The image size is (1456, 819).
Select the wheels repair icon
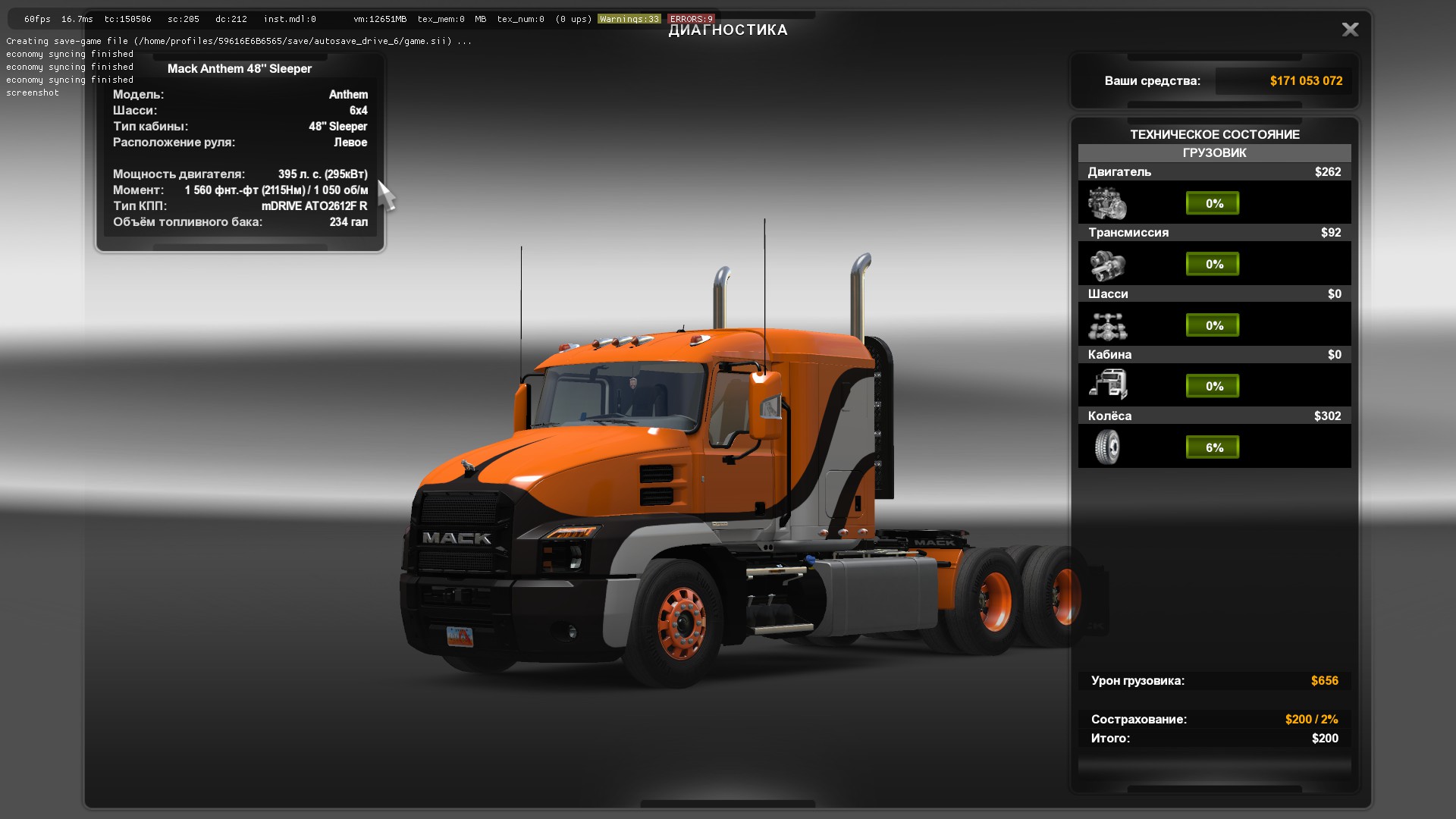[1107, 447]
